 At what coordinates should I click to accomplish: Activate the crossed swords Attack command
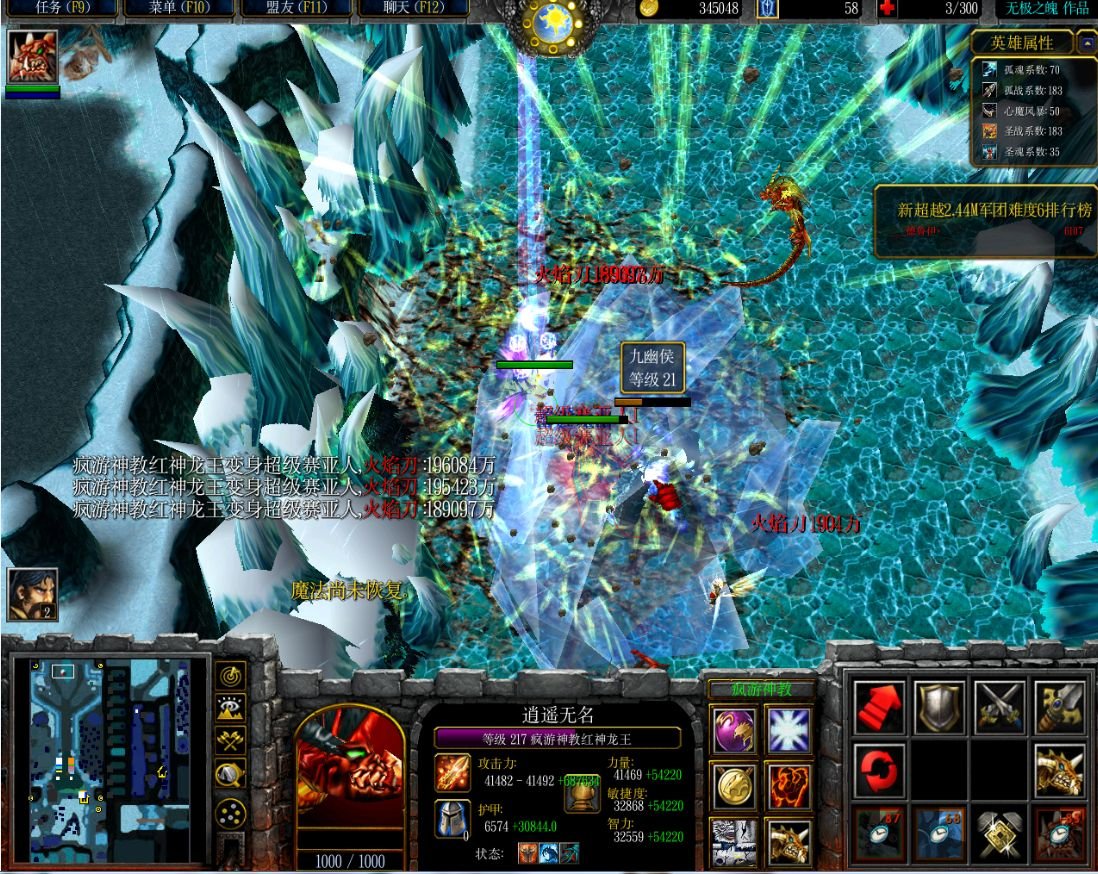[x=1000, y=708]
